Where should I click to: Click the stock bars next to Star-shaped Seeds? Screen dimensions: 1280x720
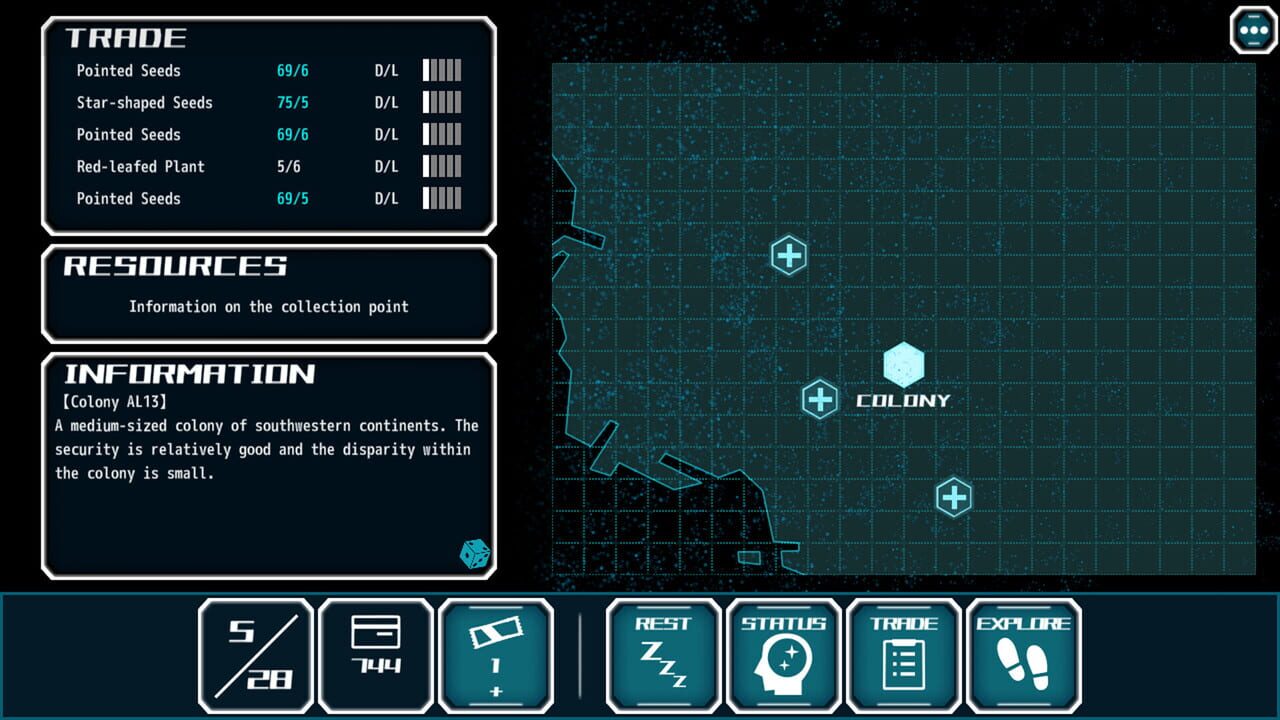(x=443, y=102)
